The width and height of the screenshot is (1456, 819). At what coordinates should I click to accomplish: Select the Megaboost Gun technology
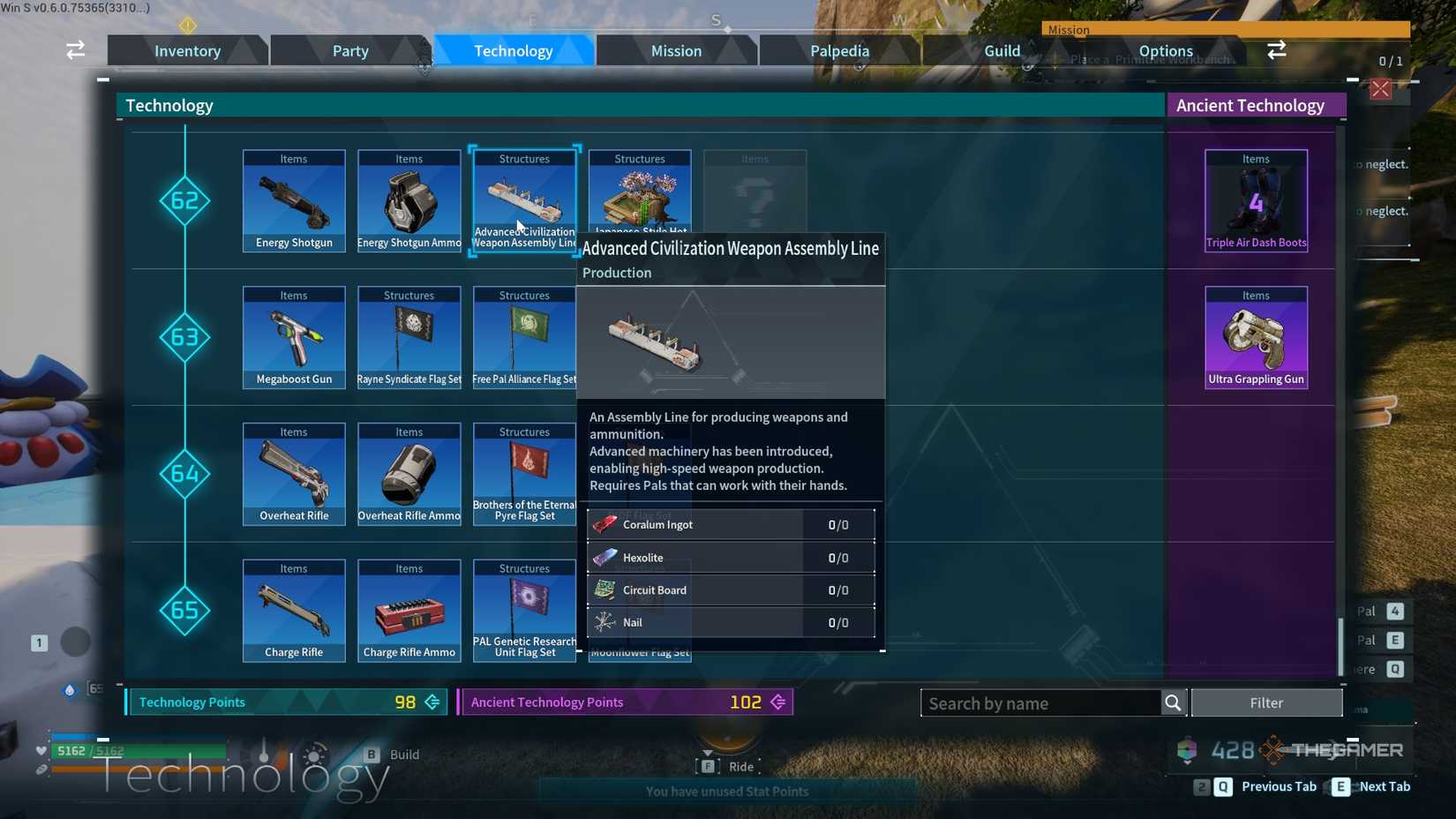(x=293, y=335)
